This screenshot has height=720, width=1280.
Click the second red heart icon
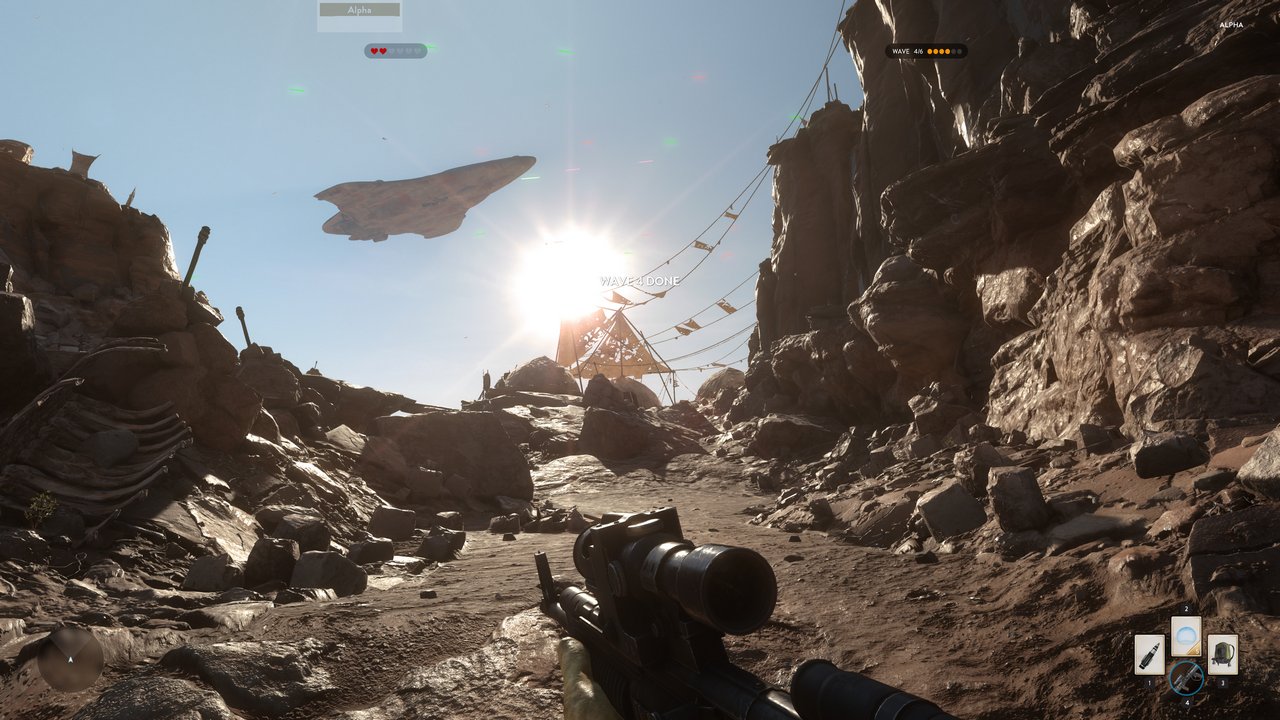coord(382,51)
